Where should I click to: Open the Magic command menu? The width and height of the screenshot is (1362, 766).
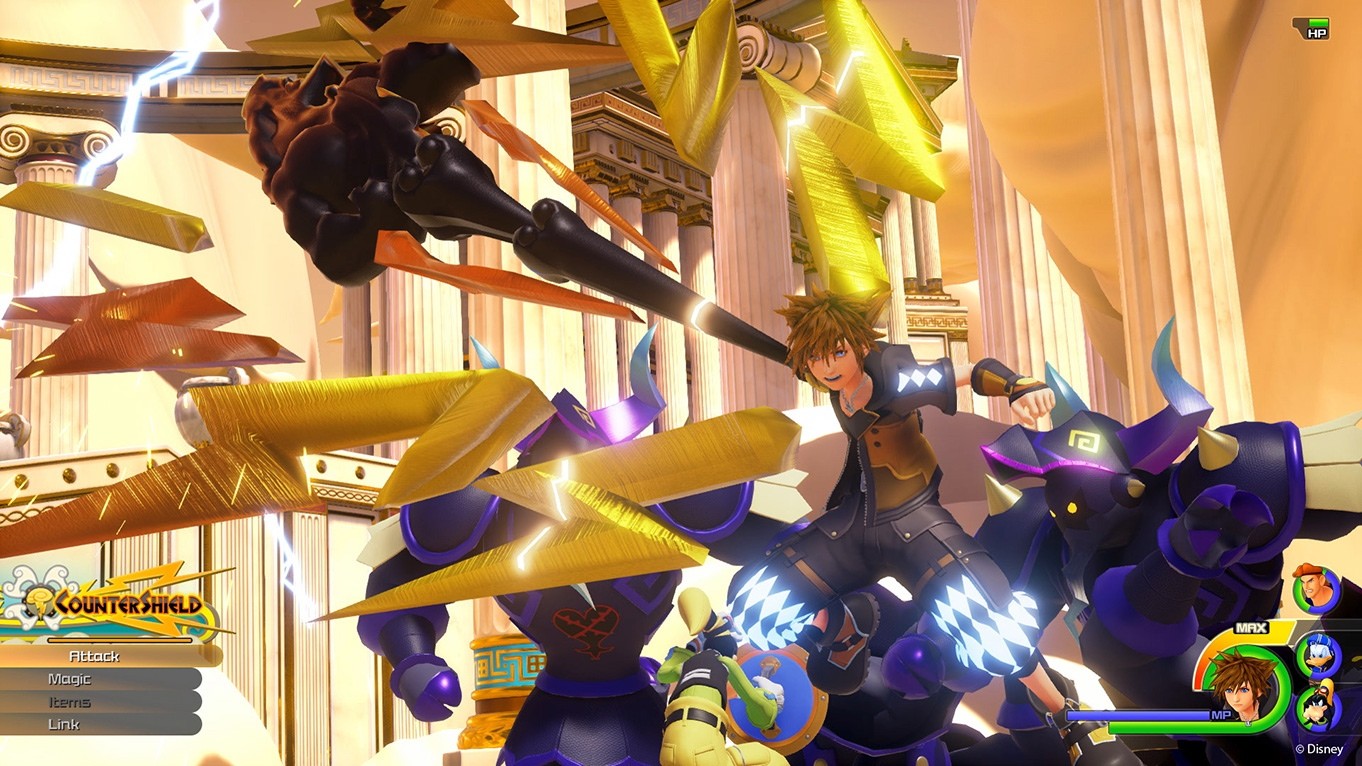68,677
